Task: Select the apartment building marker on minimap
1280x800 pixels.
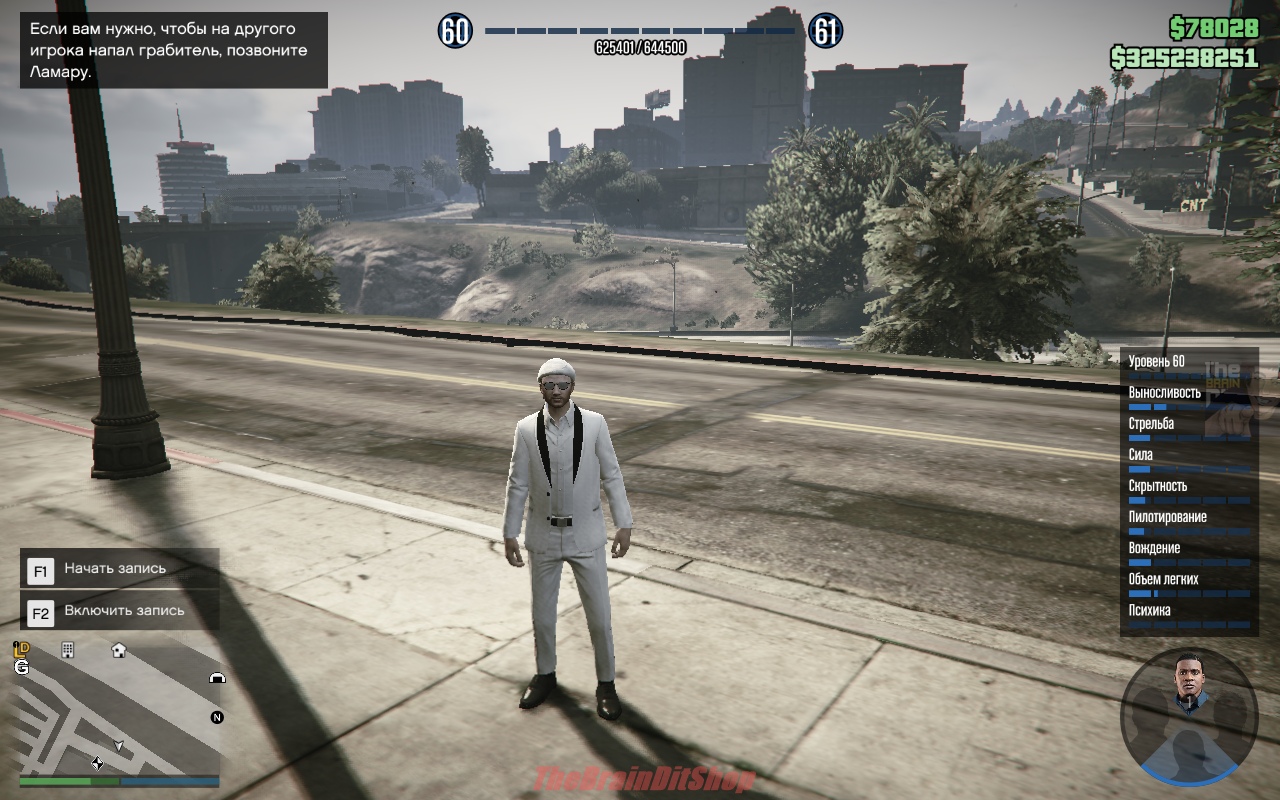Action: (x=68, y=650)
